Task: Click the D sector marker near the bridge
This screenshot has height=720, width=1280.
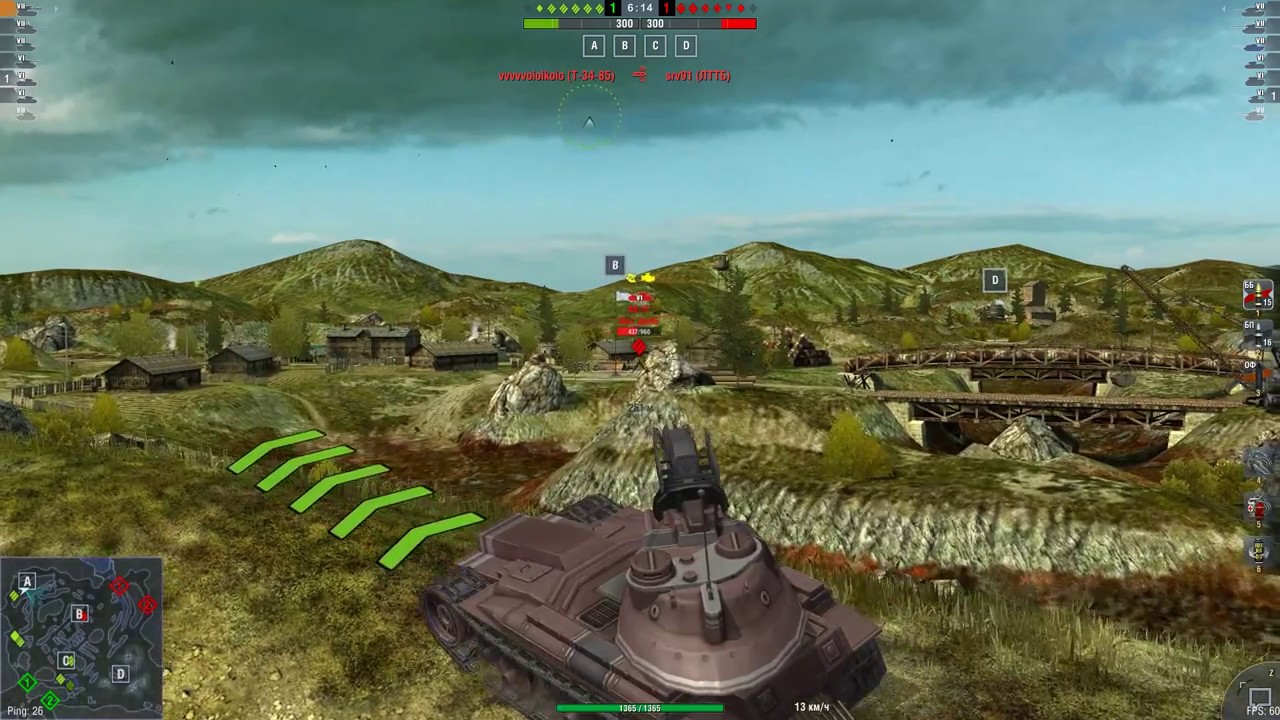Action: (995, 280)
